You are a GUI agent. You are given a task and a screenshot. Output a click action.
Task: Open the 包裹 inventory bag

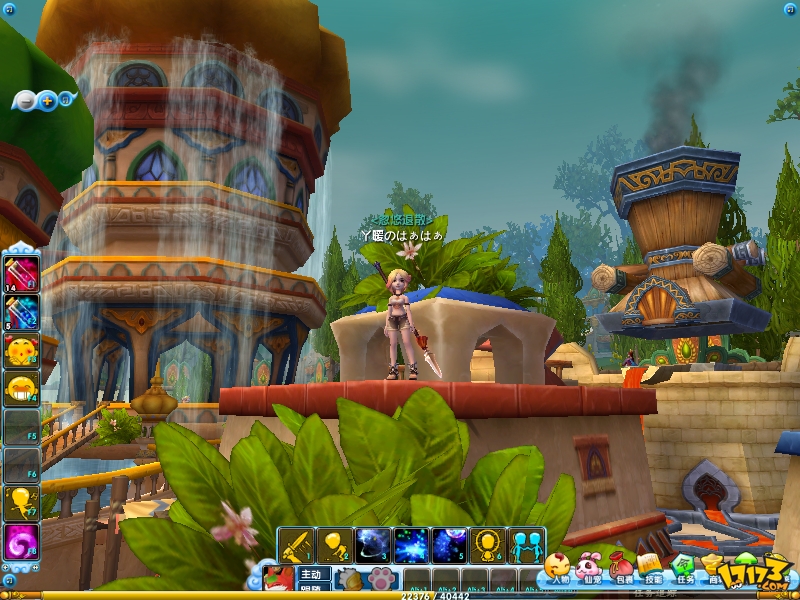pyautogui.click(x=621, y=570)
